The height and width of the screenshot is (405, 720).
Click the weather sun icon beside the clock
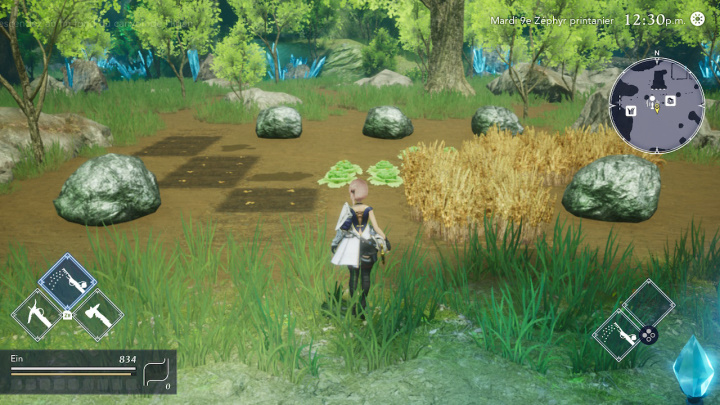697,19
